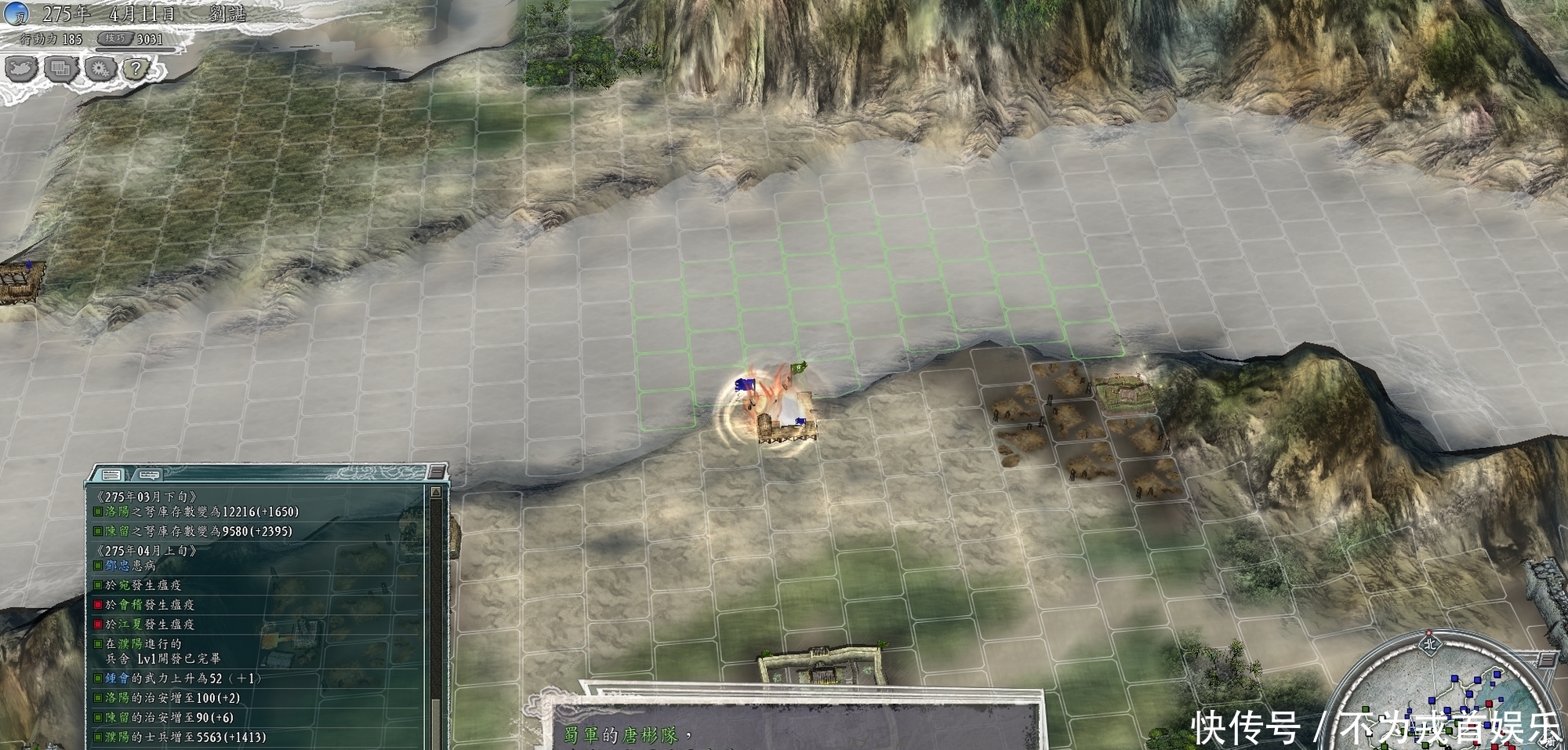Click the log scrollbar up arrow

(x=436, y=492)
